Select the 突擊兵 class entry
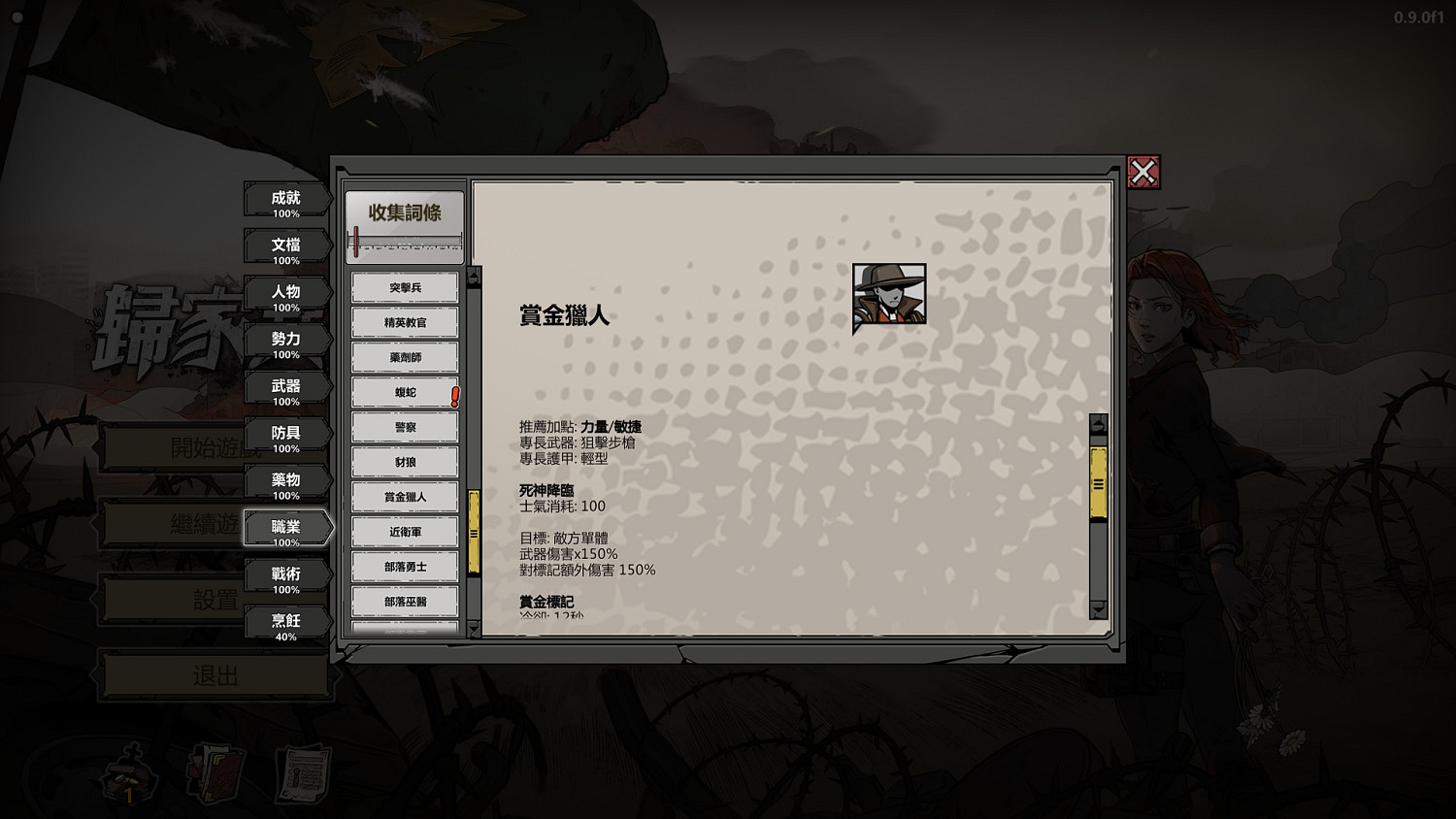Viewport: 1456px width, 819px height. pos(405,287)
